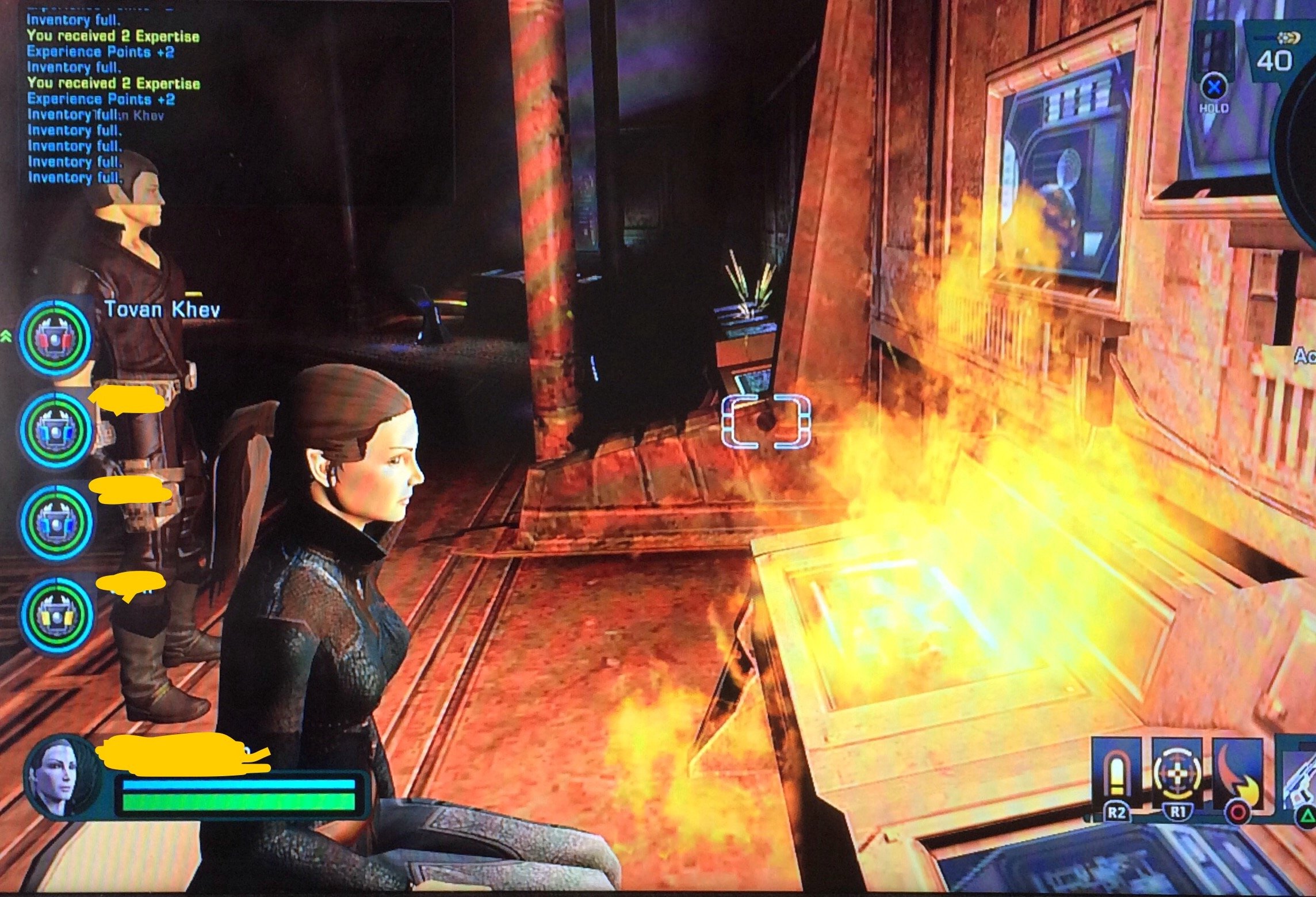Select Tovan Khev's team member icon
The image size is (1316, 897).
click(x=55, y=338)
